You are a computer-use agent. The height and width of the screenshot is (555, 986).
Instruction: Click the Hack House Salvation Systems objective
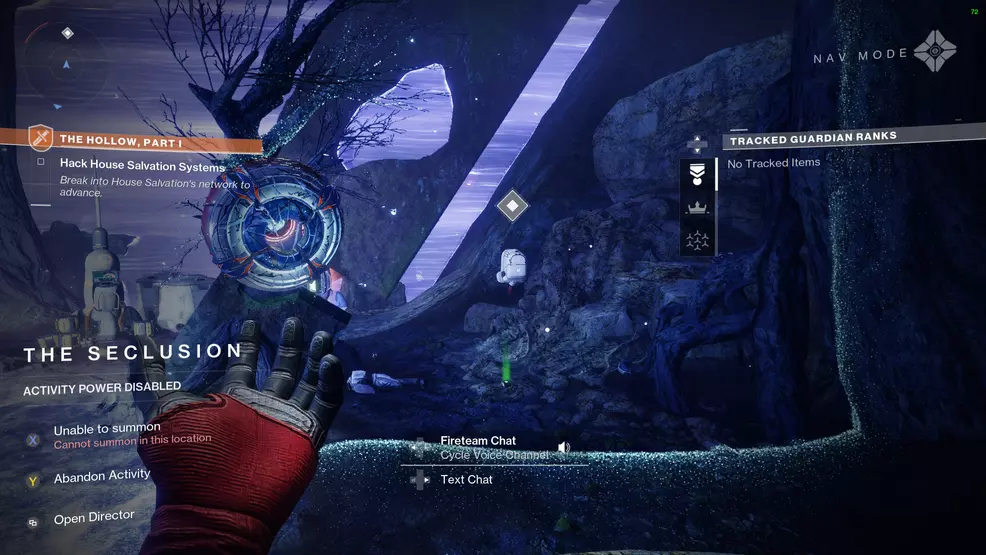tap(142, 166)
